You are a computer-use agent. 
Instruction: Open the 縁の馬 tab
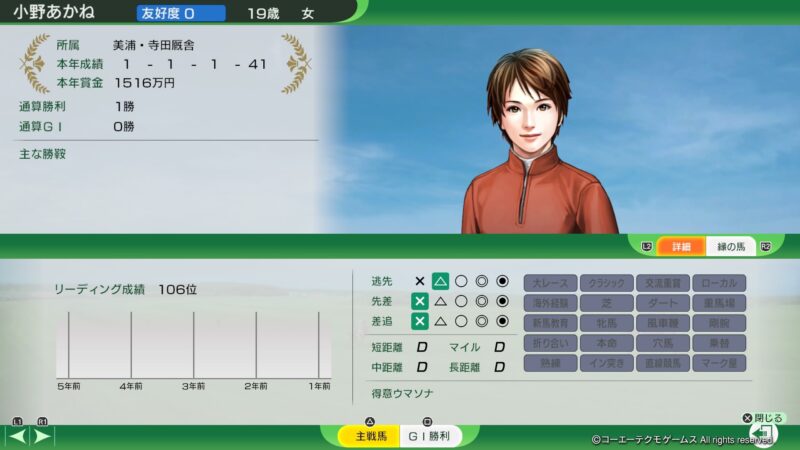point(731,246)
